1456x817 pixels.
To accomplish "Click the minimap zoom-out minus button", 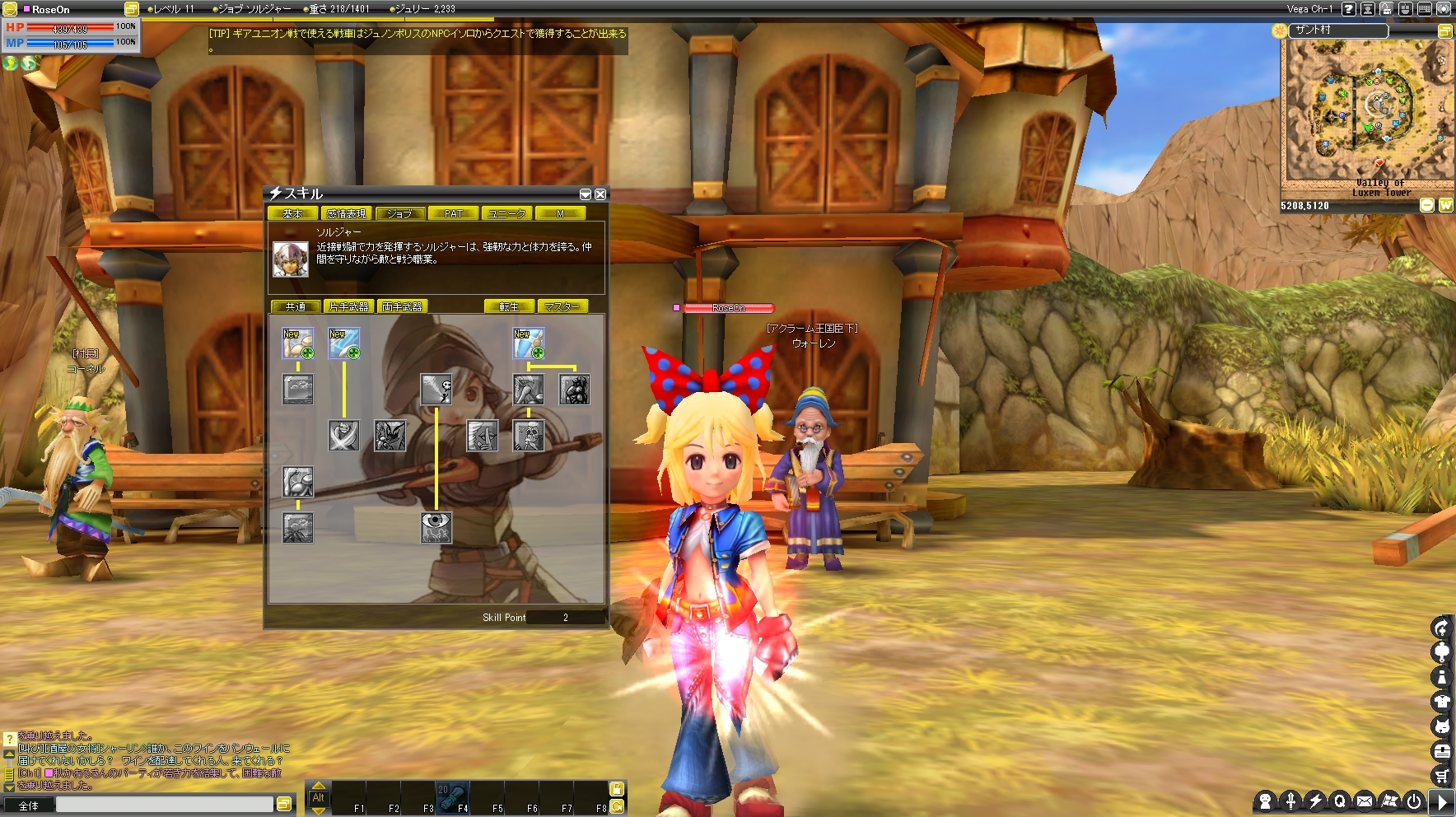I will click(1427, 205).
